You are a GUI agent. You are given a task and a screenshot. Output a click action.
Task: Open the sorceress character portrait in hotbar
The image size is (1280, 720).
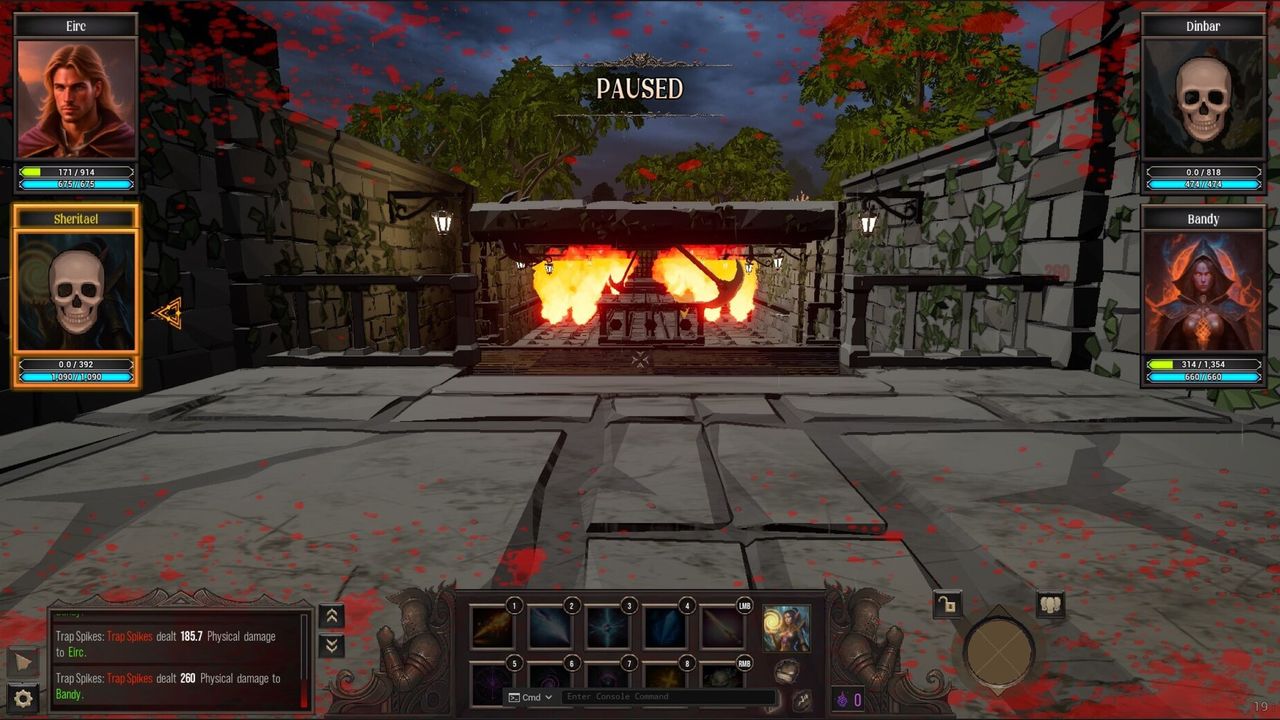tap(786, 628)
